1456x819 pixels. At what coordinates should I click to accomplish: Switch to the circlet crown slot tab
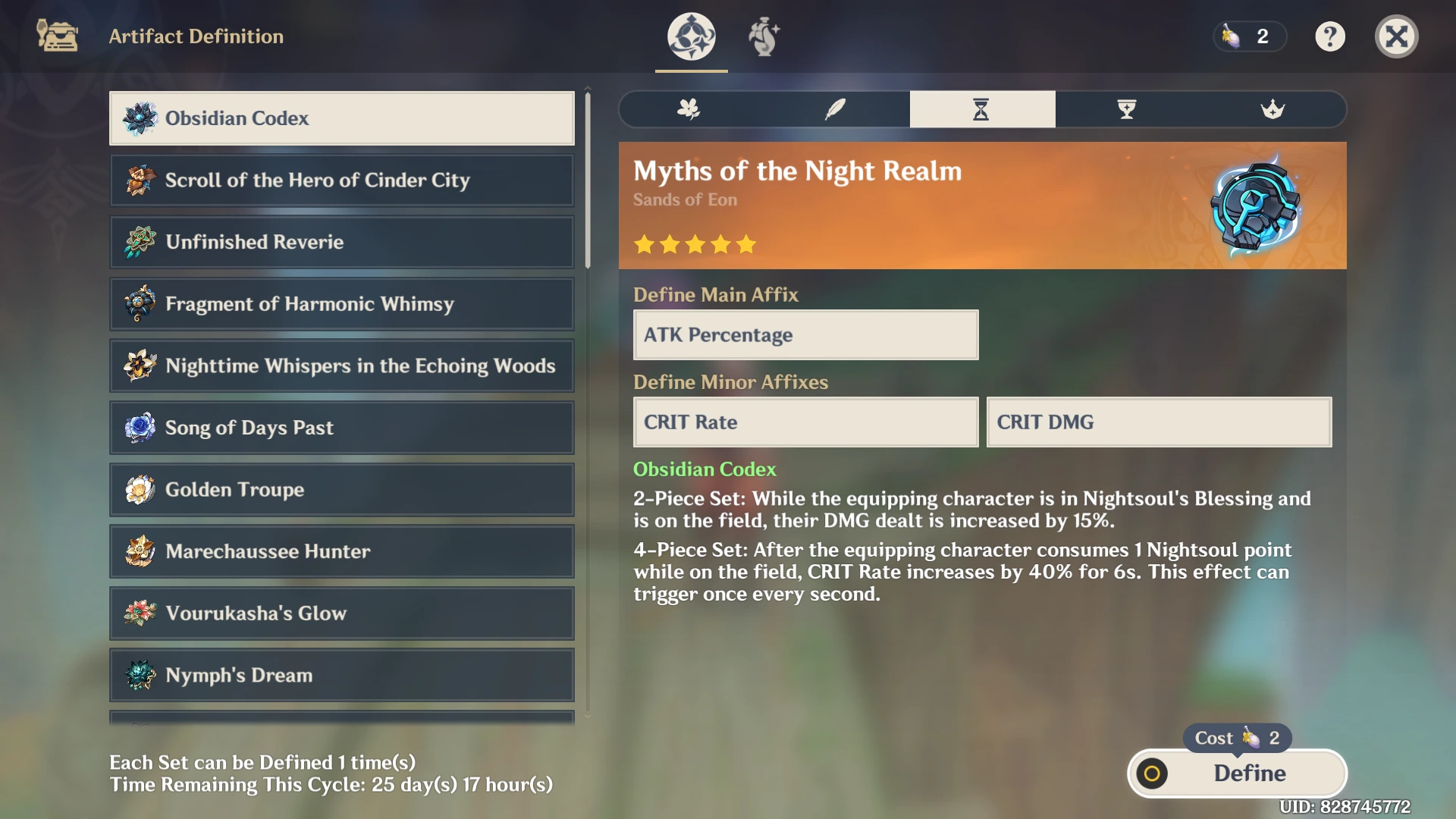click(1272, 109)
